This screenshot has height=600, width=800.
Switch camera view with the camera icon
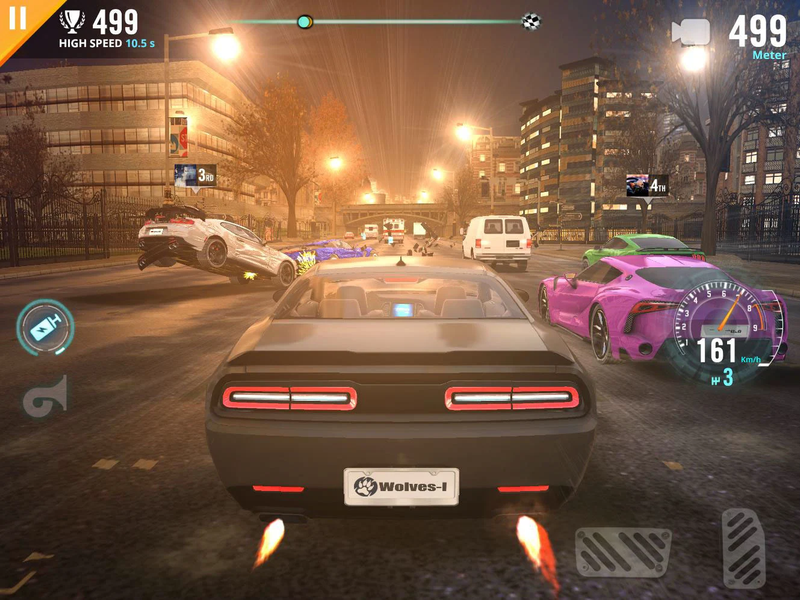pos(690,32)
